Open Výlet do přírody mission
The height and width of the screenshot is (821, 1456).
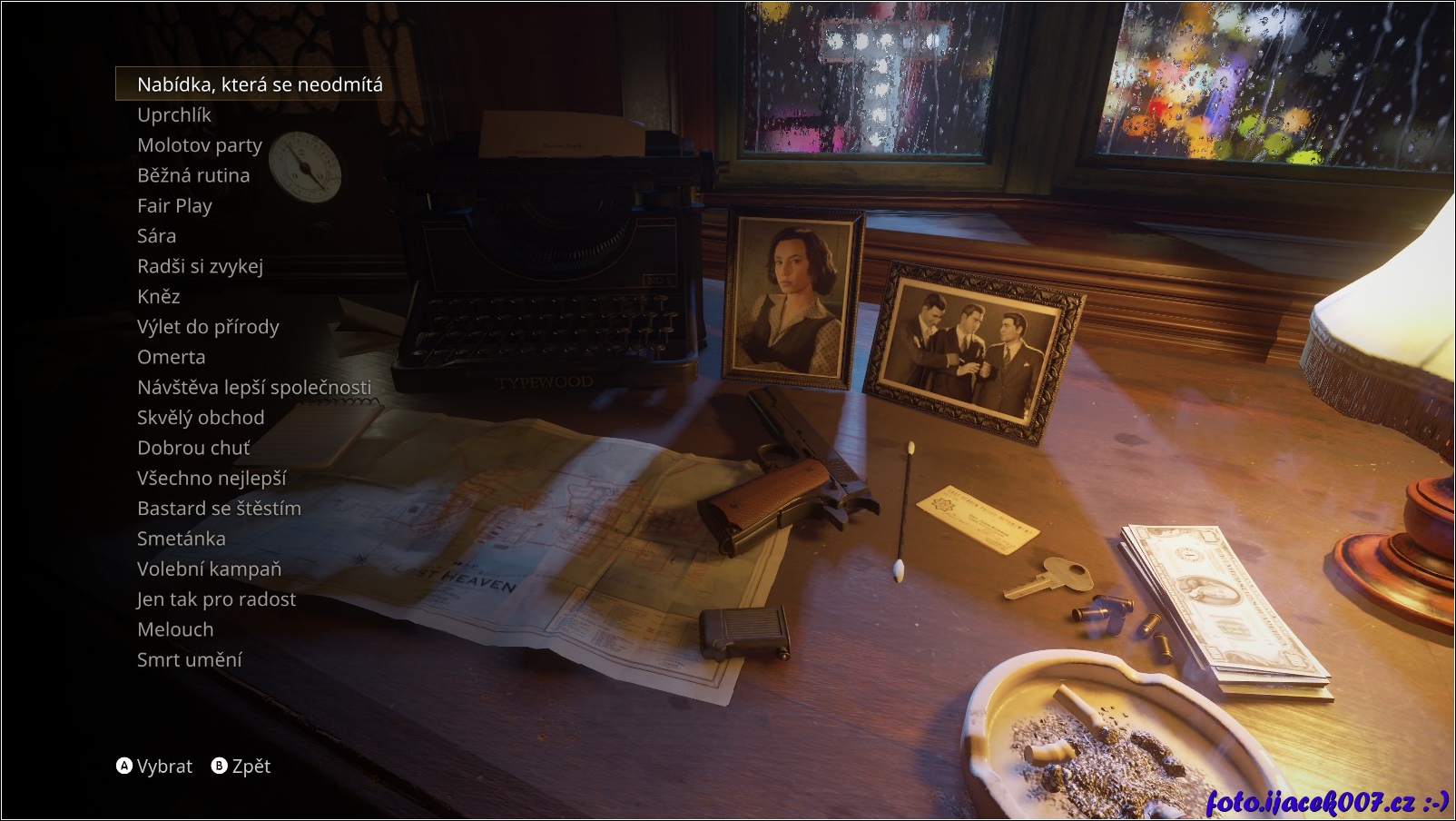[208, 327]
